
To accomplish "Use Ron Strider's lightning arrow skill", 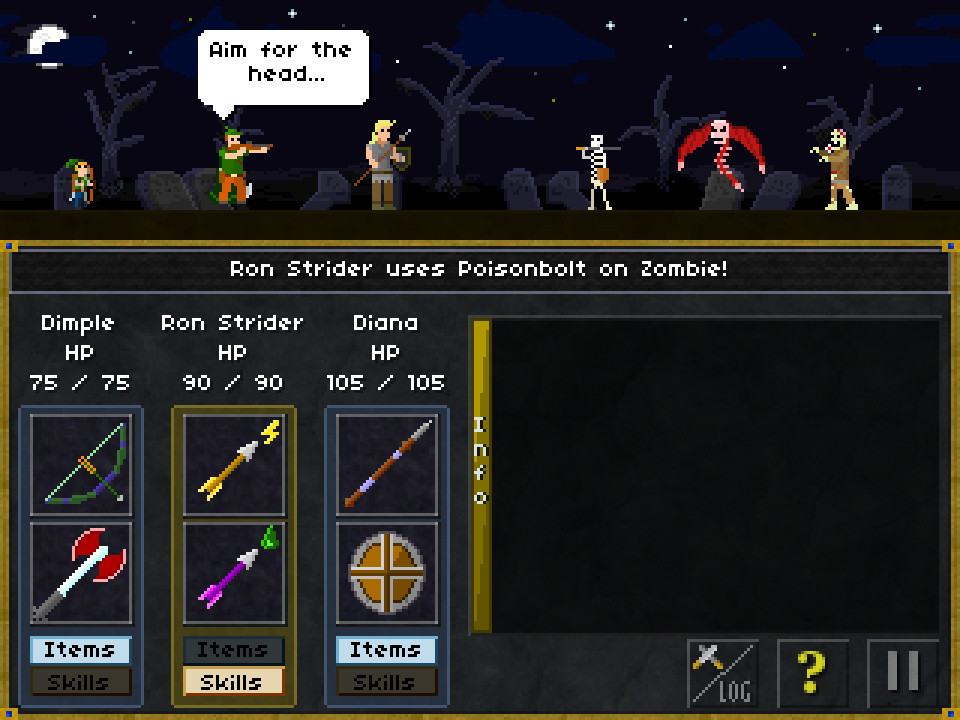I will tap(234, 465).
